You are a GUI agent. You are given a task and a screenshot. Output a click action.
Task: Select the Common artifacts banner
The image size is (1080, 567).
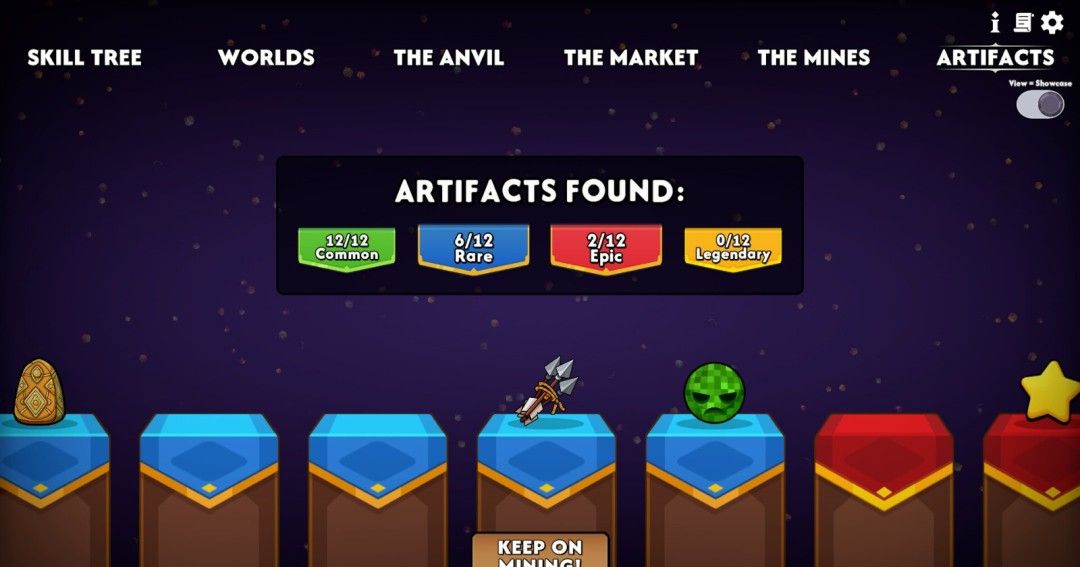point(347,247)
